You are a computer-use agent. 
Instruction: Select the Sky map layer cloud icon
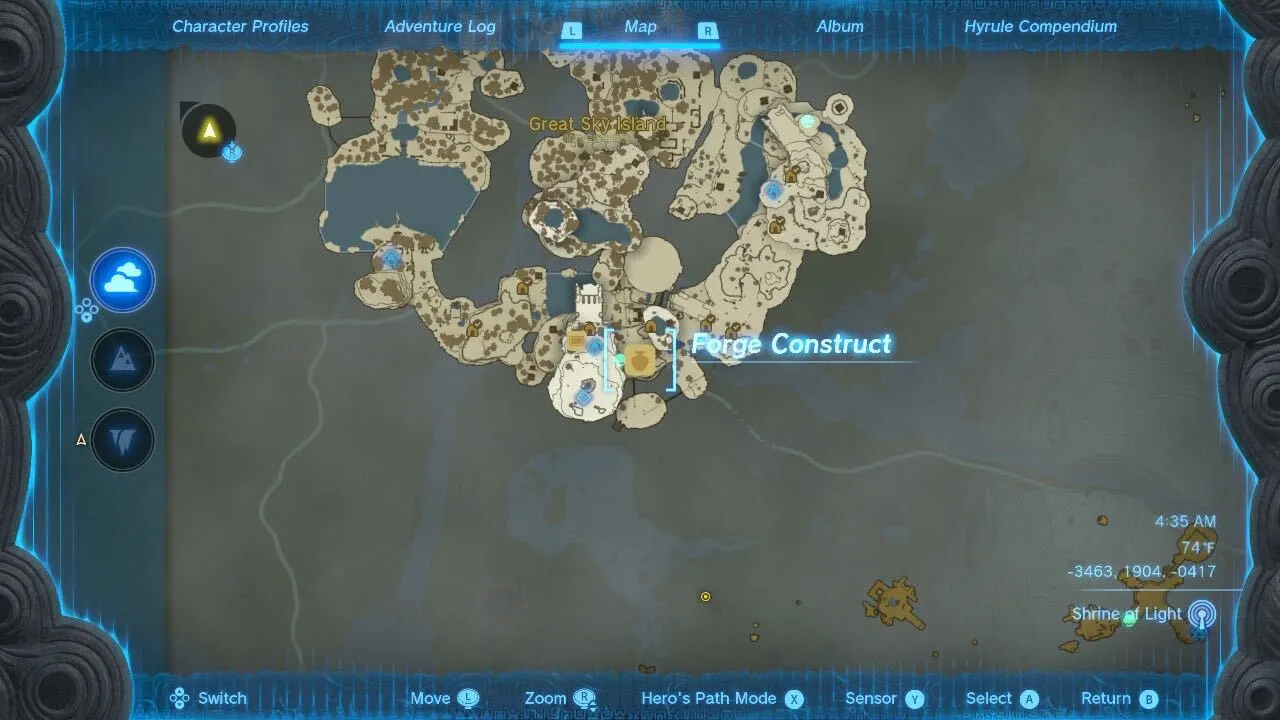(122, 280)
